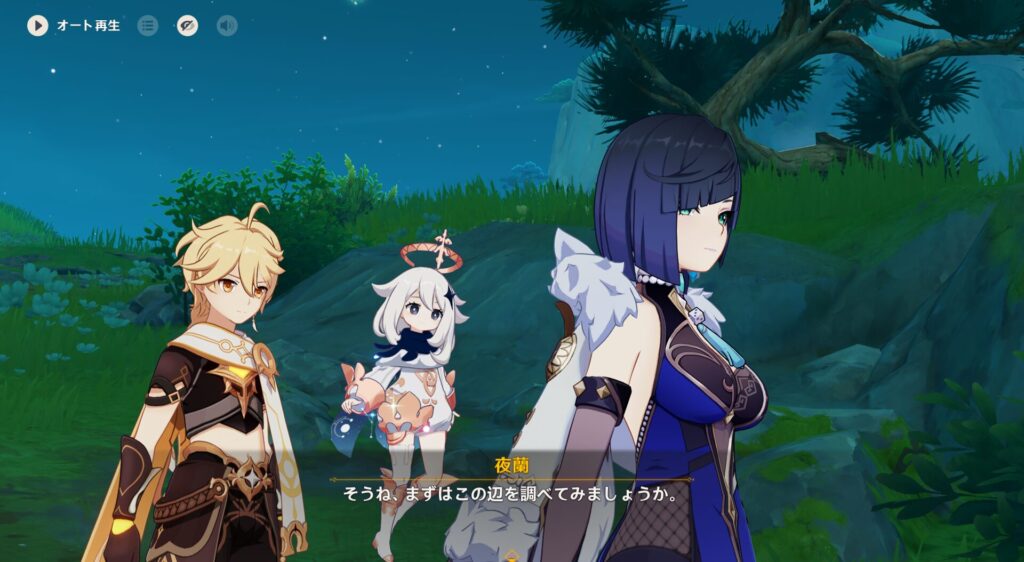Click the speaker voice replay icon

click(227, 26)
